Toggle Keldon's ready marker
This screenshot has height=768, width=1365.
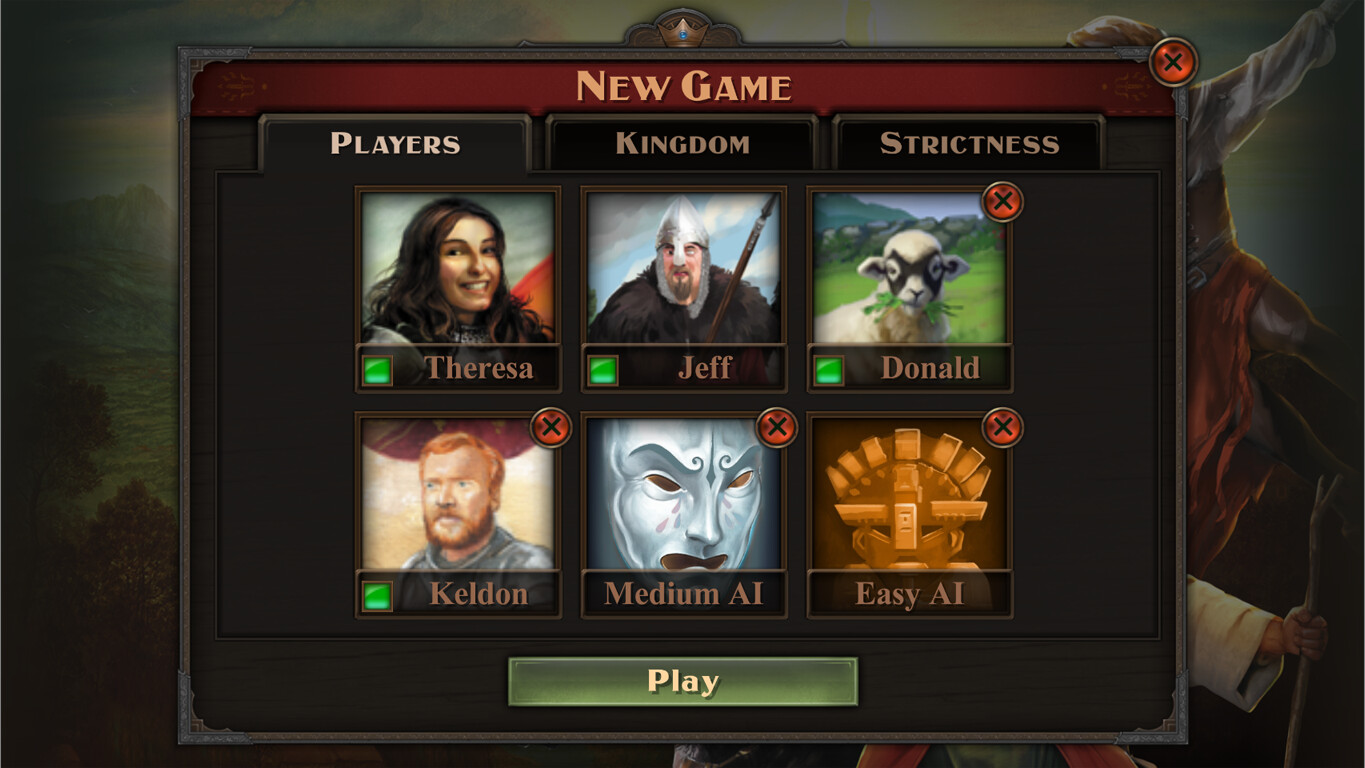pos(378,593)
